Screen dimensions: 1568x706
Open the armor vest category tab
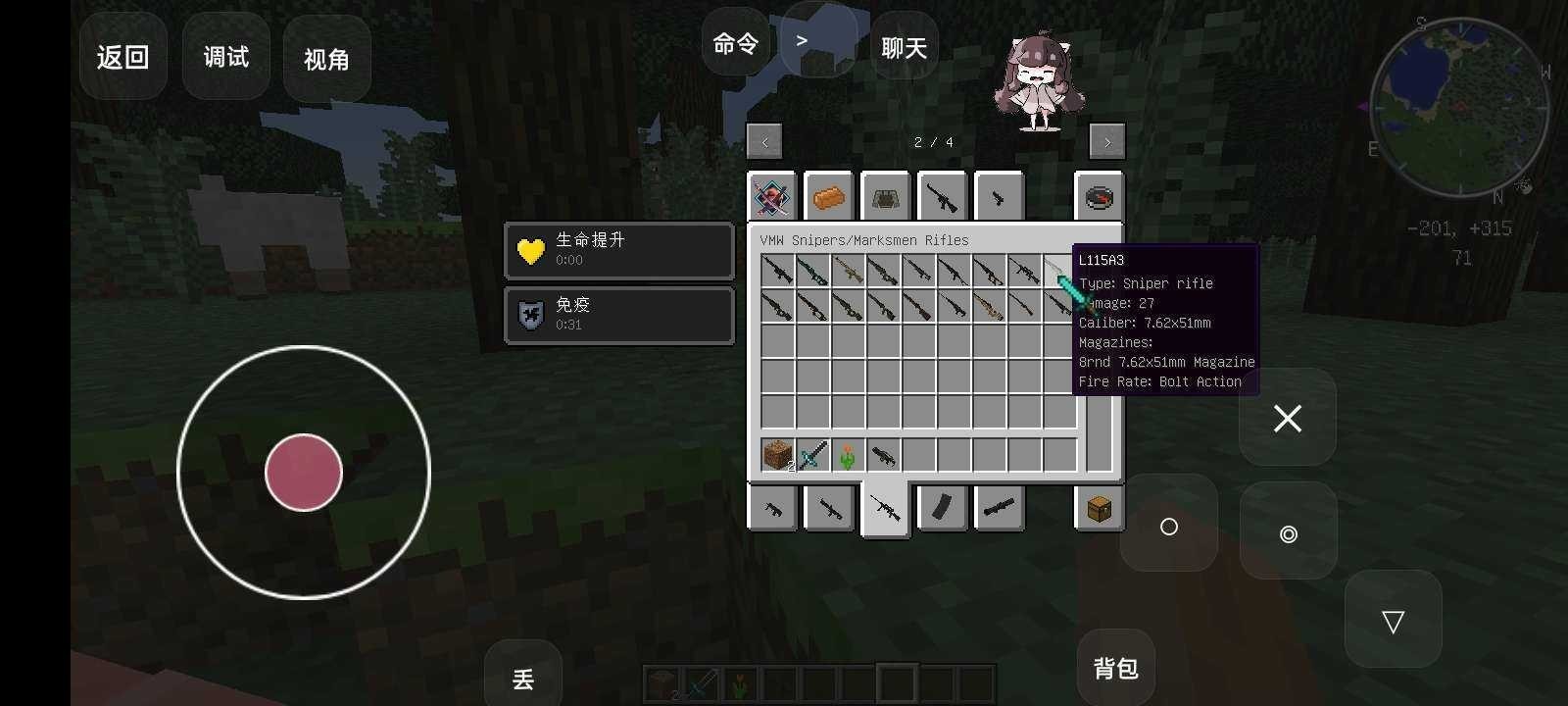(885, 196)
